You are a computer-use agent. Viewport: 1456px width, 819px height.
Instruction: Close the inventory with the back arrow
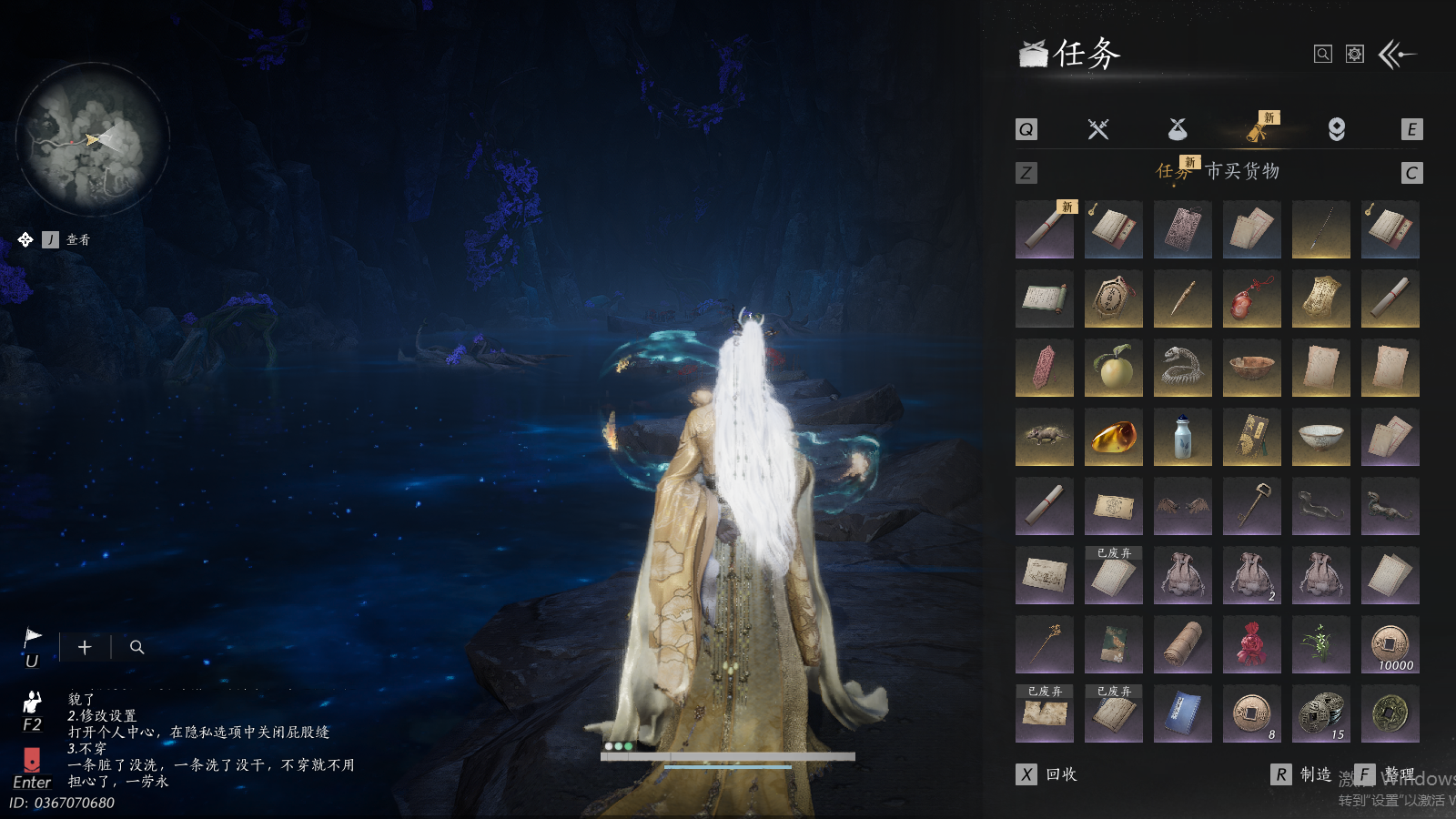pyautogui.click(x=1398, y=55)
